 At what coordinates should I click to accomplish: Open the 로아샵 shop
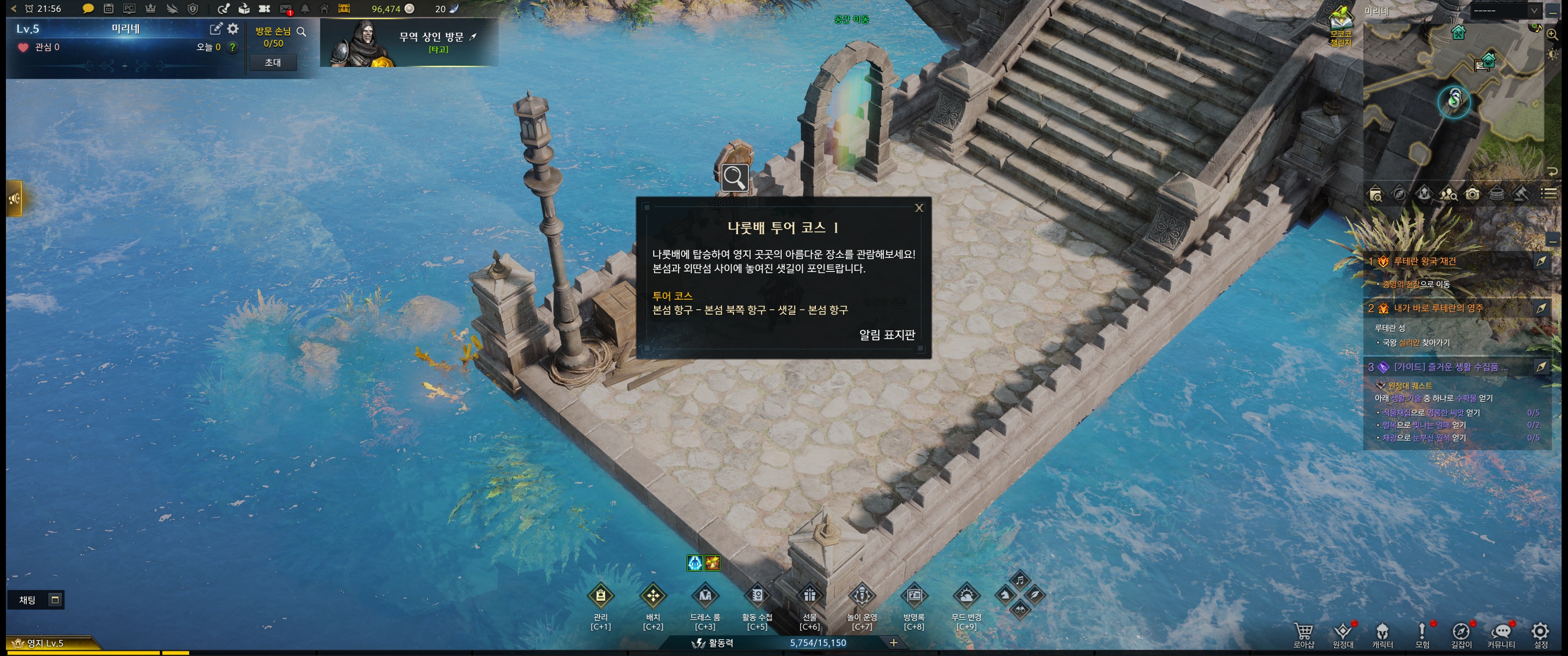tap(1303, 633)
